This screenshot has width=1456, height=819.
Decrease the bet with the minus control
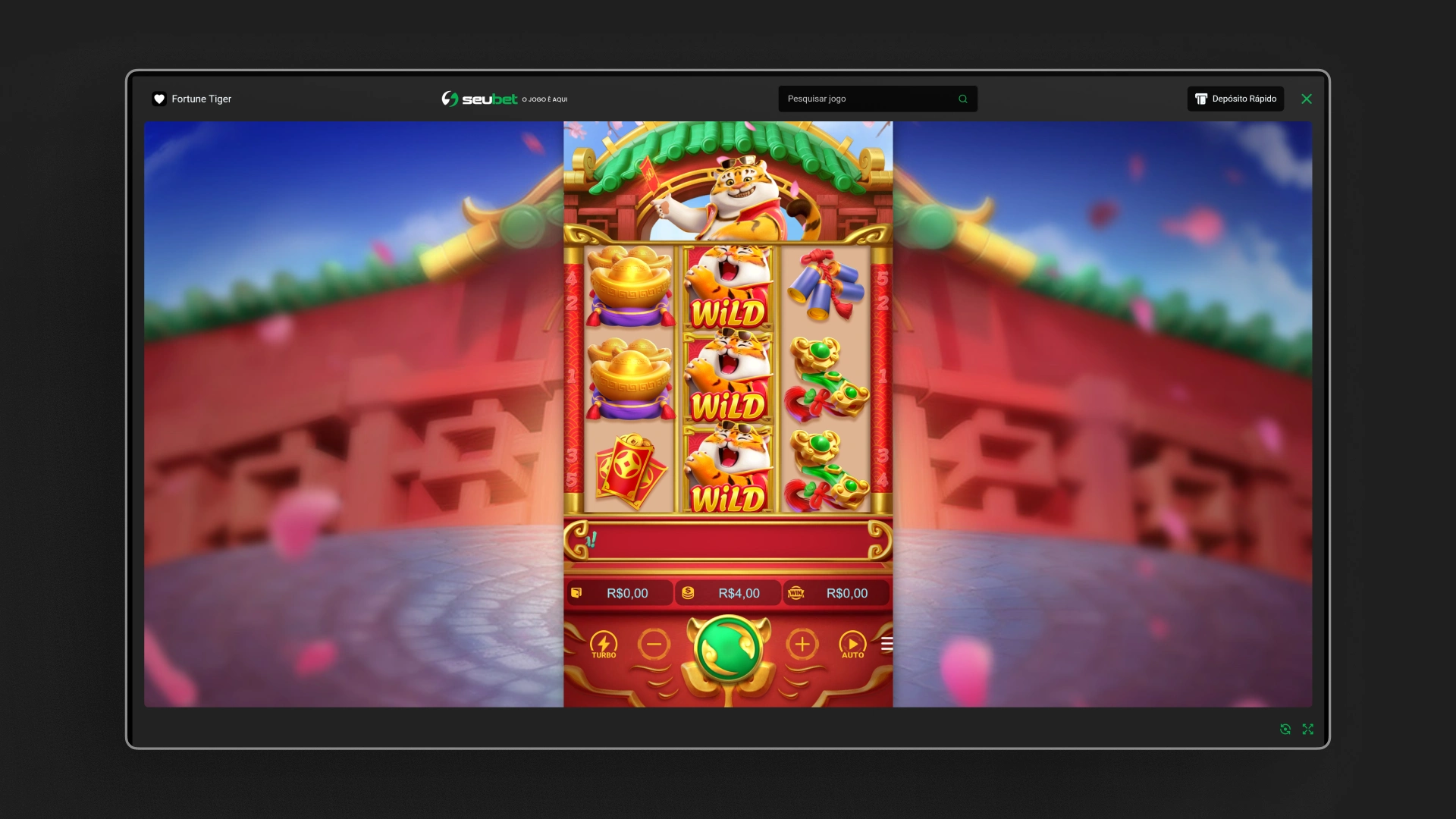654,645
